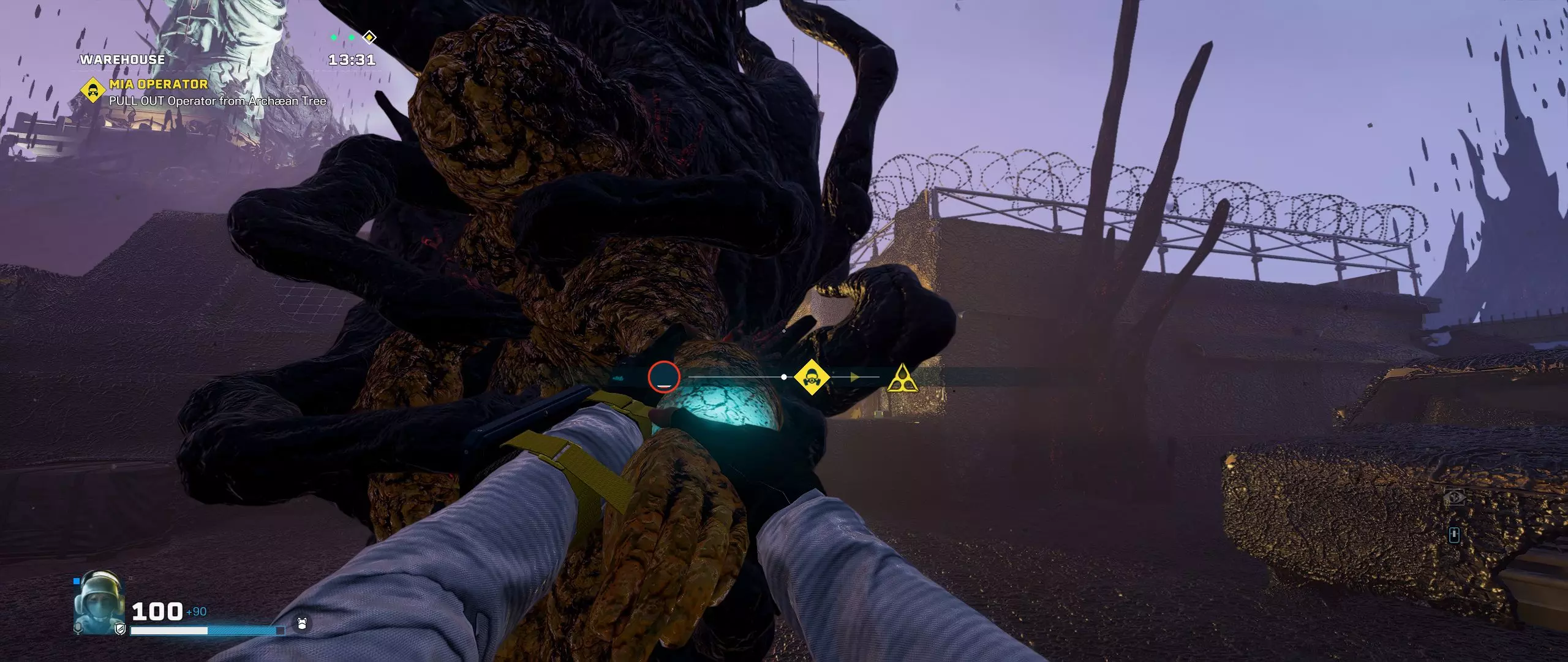Click the shield badge on the operator portrait
The width and height of the screenshot is (1568, 662).
point(120,628)
